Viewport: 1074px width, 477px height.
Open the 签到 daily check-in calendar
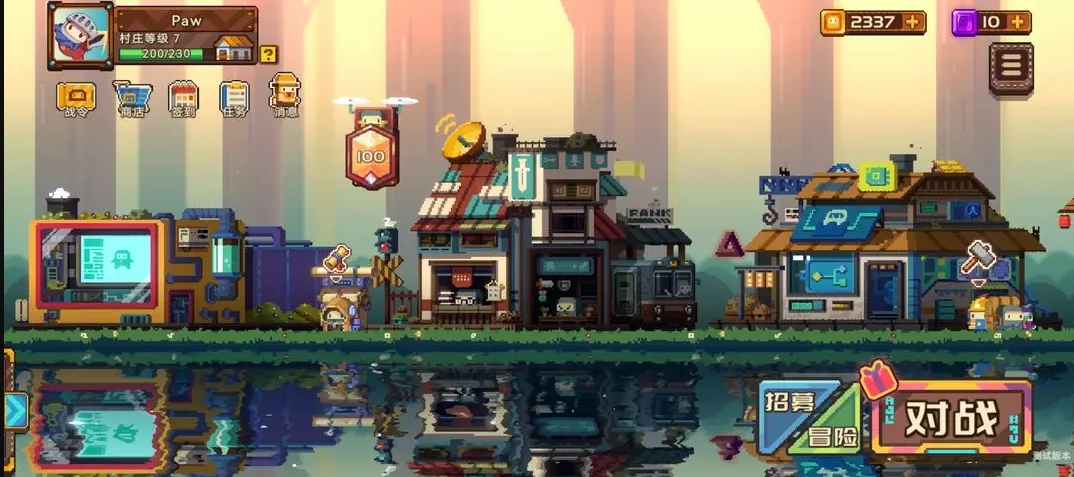point(183,98)
